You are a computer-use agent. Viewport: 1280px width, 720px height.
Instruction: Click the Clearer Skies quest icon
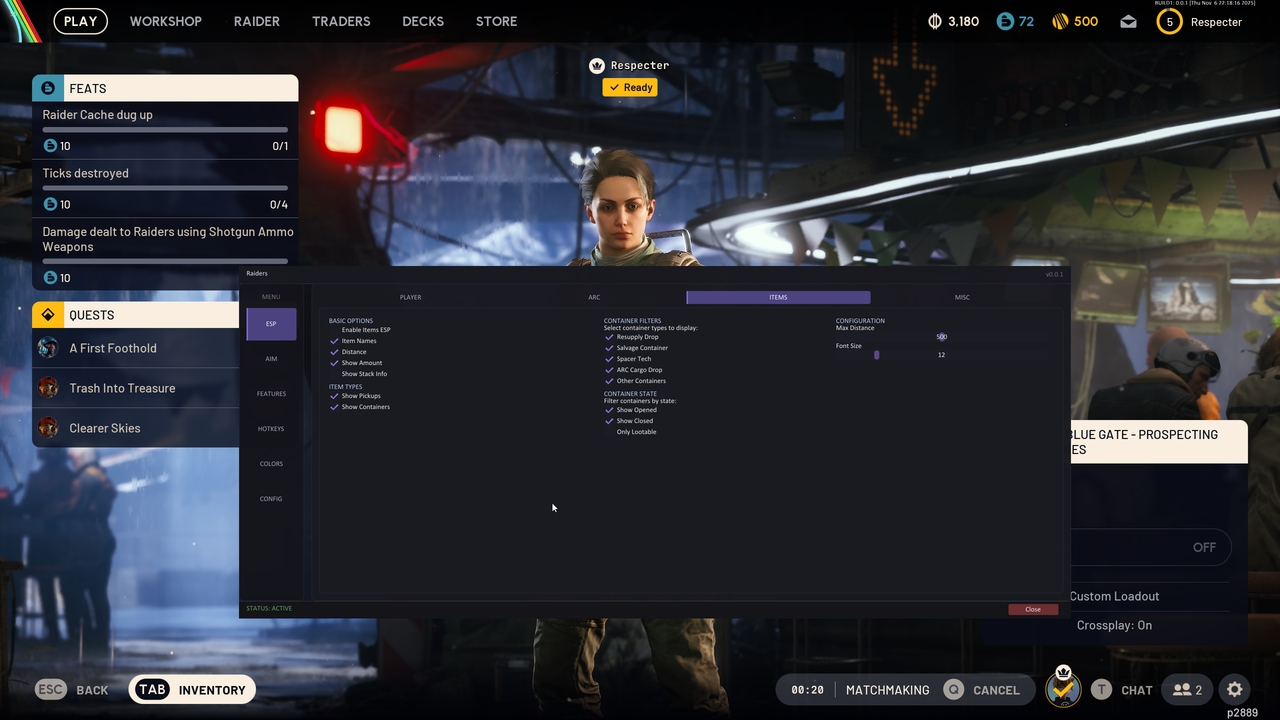[48, 428]
